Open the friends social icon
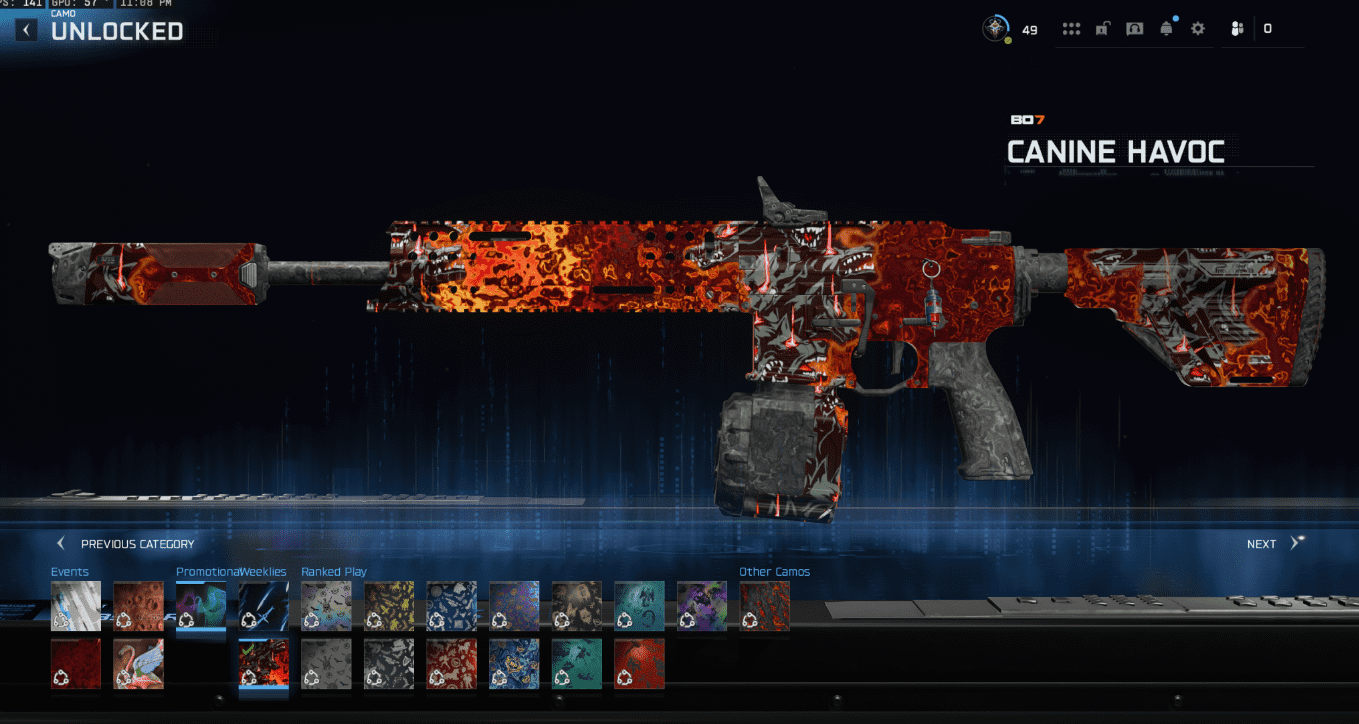1359x724 pixels. click(1238, 29)
